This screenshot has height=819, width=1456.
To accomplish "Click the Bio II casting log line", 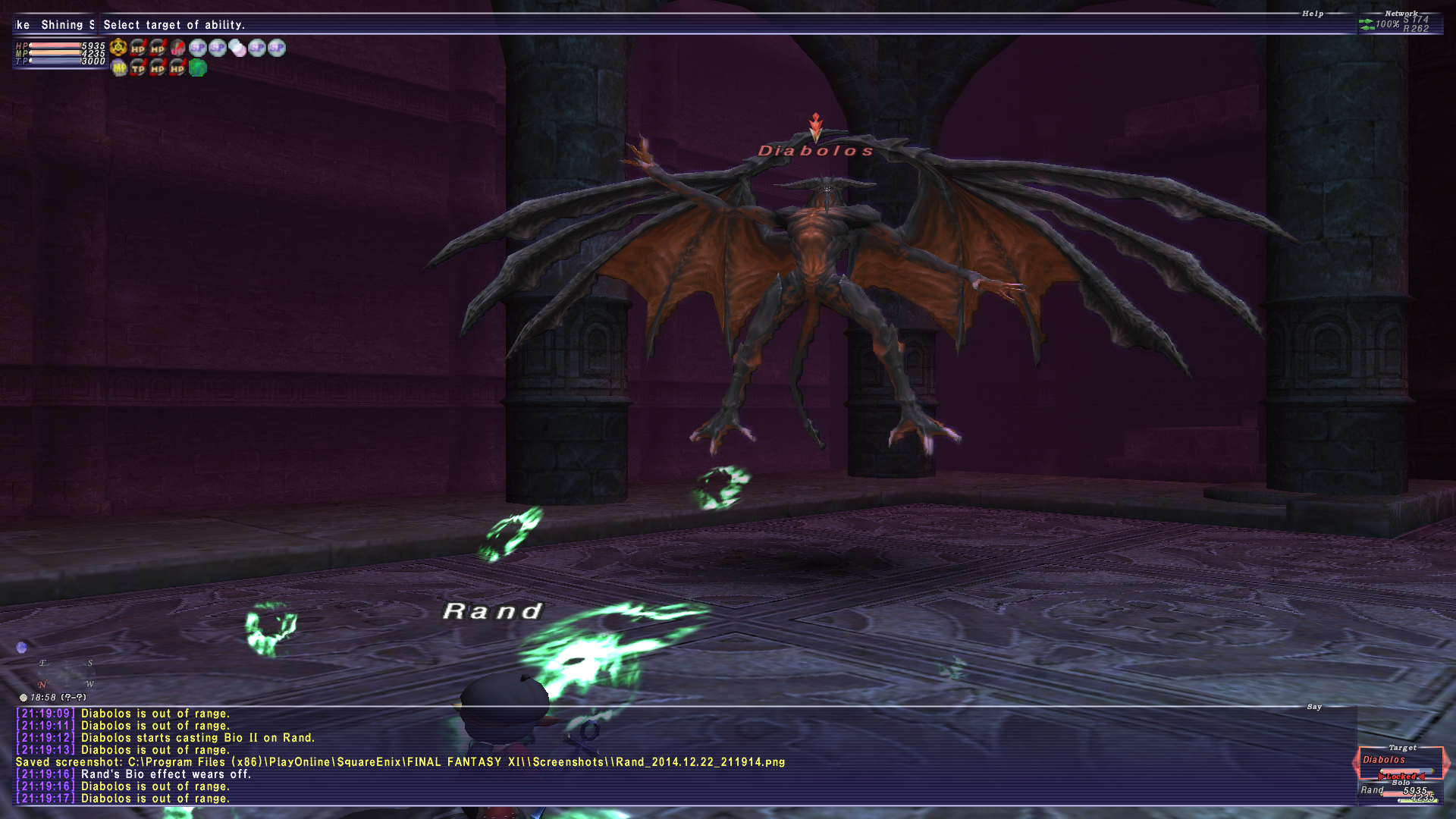I will (x=197, y=738).
